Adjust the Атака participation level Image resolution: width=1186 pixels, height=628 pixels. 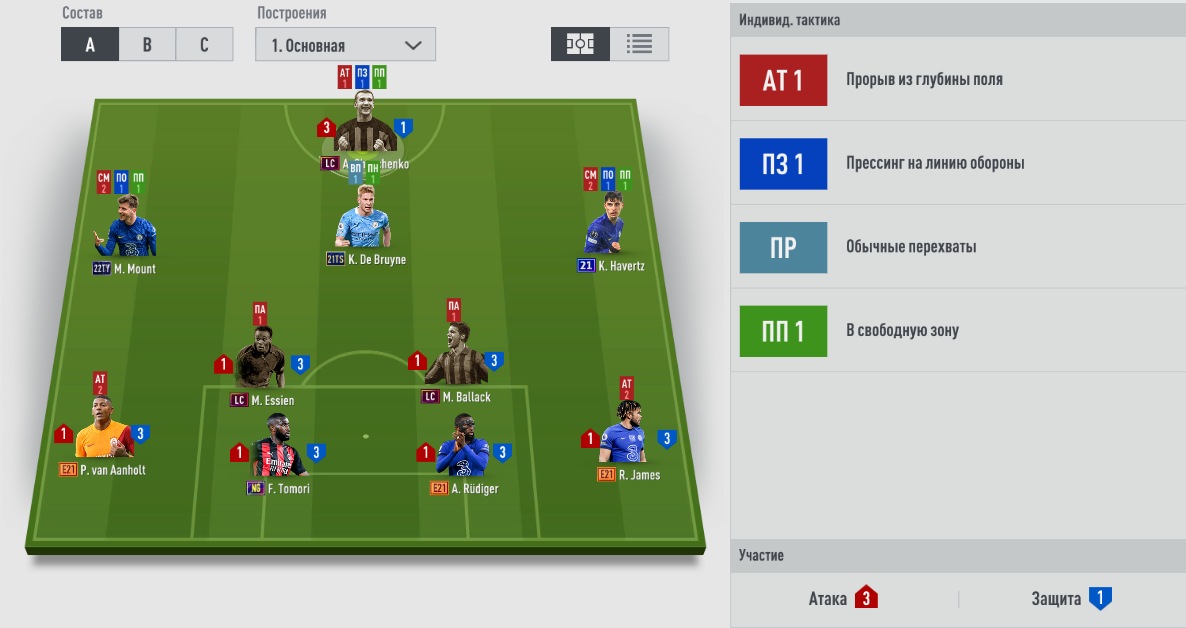(x=865, y=599)
